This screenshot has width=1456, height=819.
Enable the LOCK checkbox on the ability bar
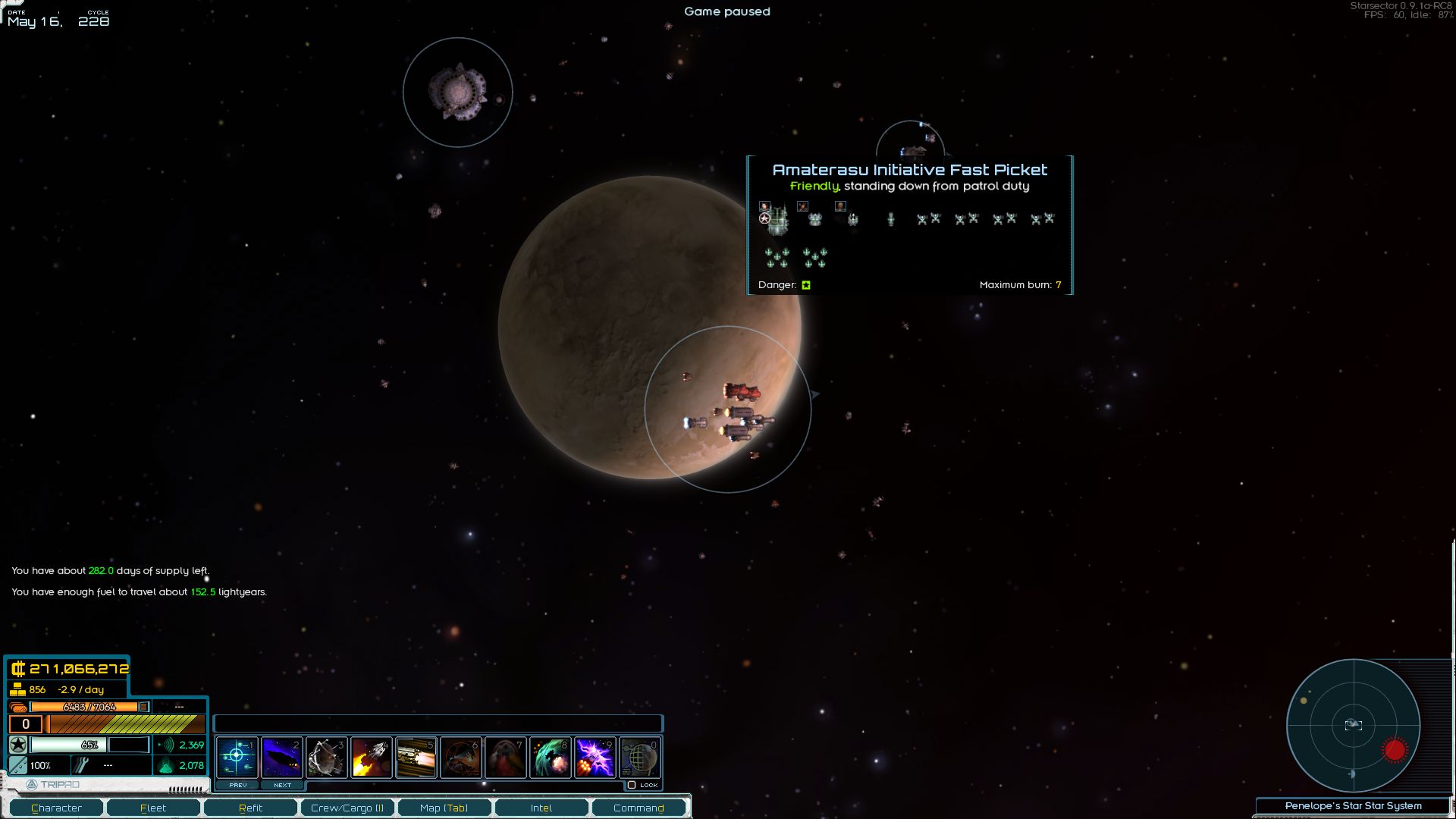(632, 785)
